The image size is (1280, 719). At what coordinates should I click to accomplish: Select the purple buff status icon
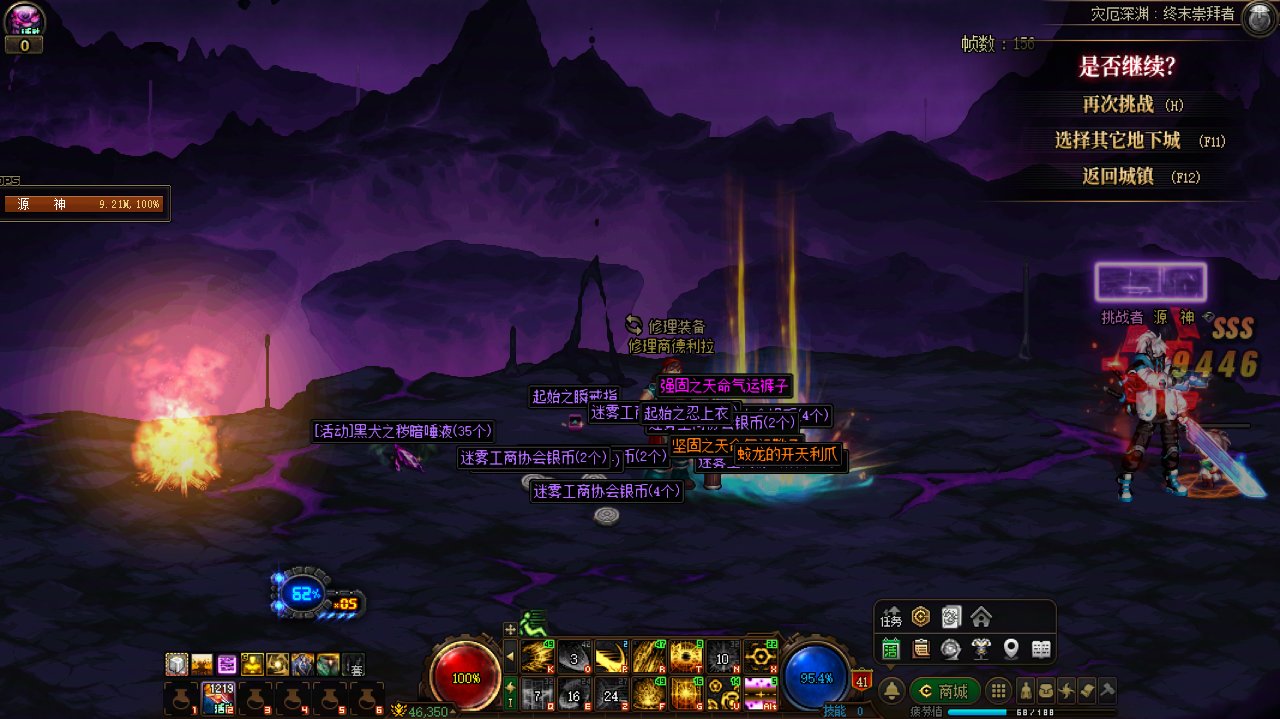(227, 664)
